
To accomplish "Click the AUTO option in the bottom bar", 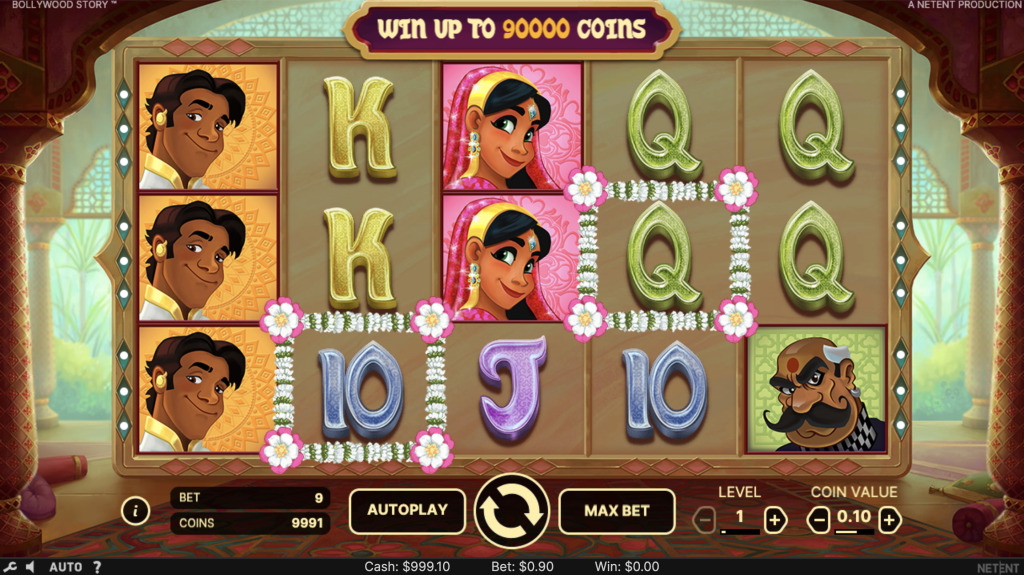I will click(66, 567).
